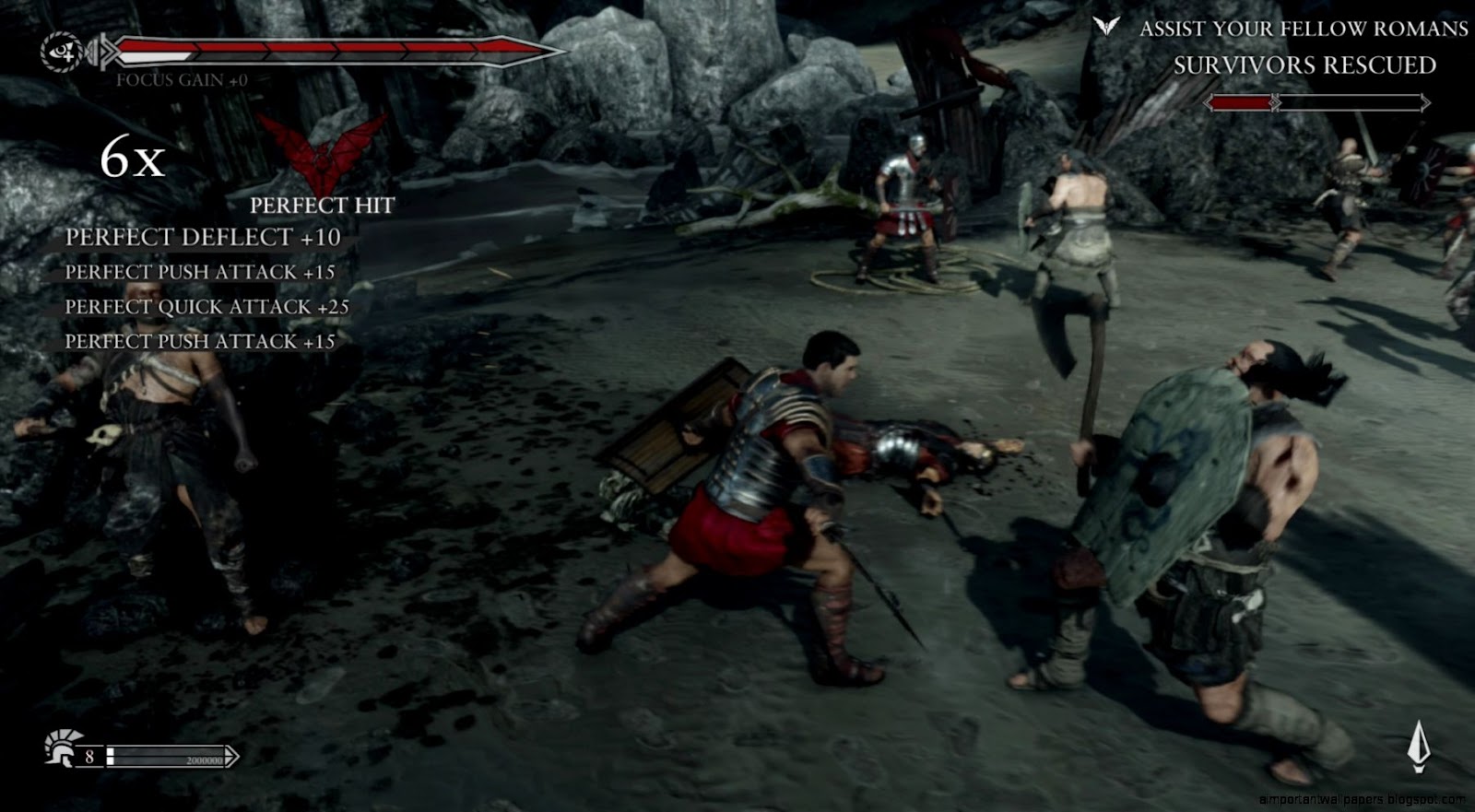Open the left arrow cap of the rescue gauge
Image resolution: width=1475 pixels, height=812 pixels.
tap(1209, 101)
